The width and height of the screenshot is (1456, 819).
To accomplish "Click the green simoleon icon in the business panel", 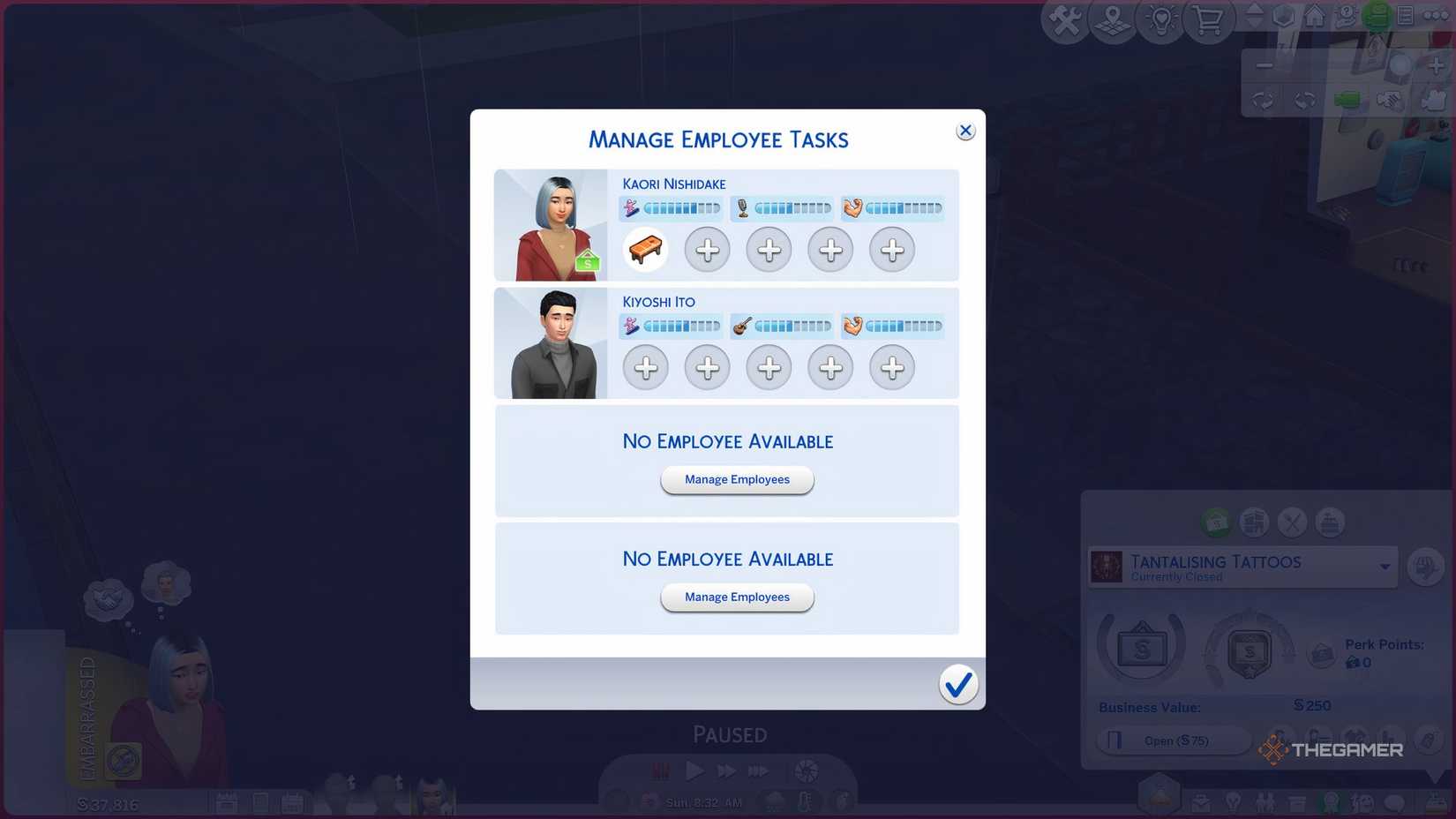I will (x=1216, y=522).
